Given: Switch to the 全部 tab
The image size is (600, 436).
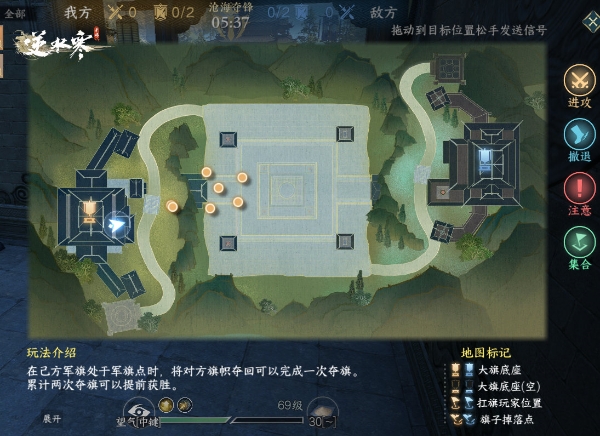Looking at the screenshot, I should pos(15,13).
